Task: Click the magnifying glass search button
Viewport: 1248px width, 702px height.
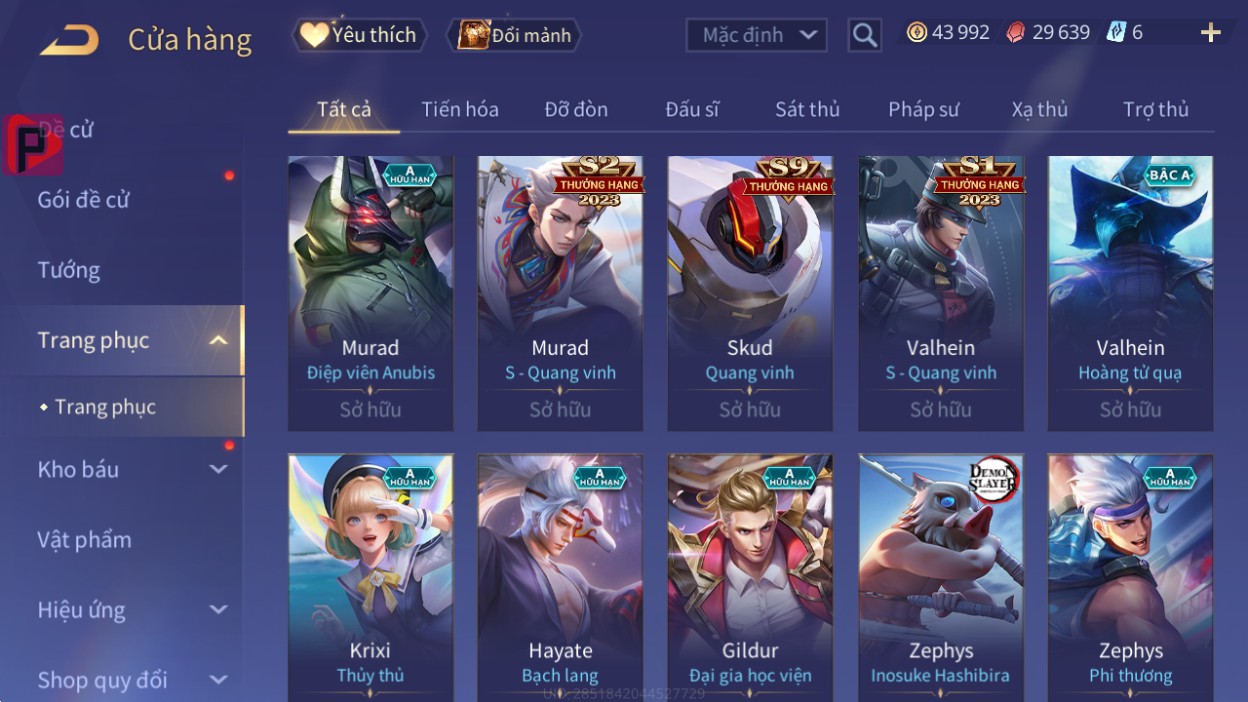Action: point(864,36)
